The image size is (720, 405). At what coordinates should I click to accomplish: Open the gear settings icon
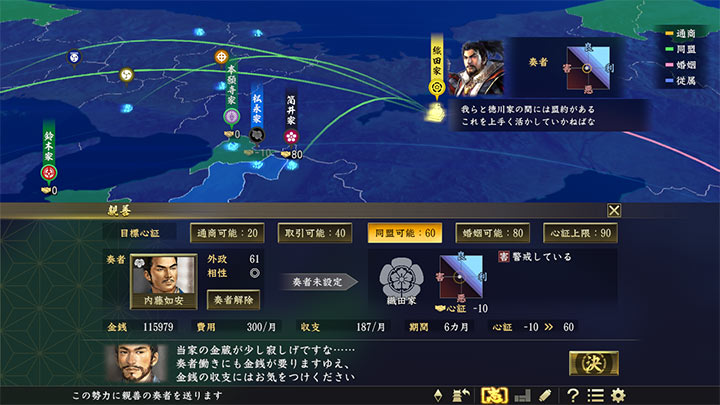tap(618, 395)
